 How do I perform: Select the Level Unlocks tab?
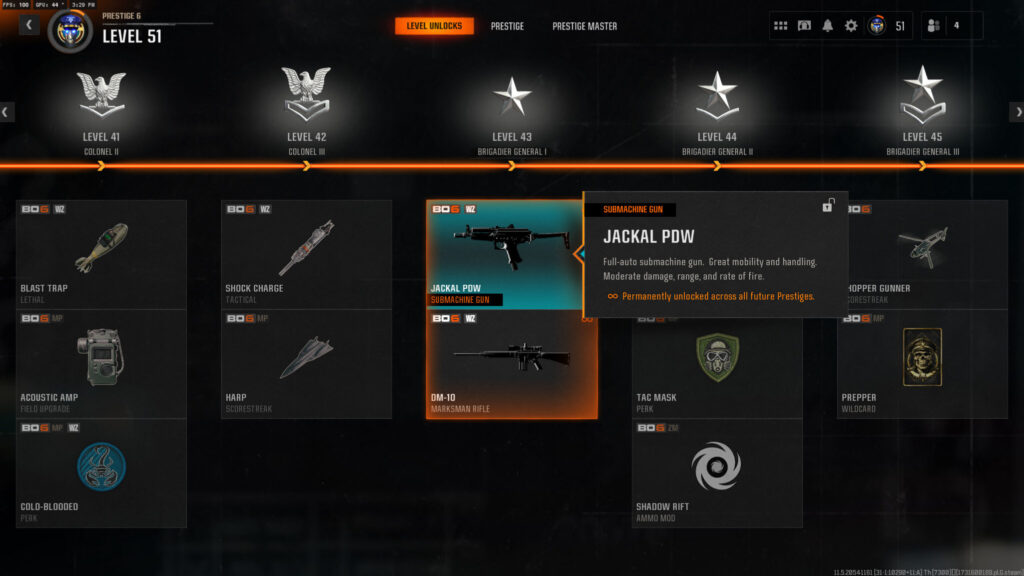(x=434, y=26)
